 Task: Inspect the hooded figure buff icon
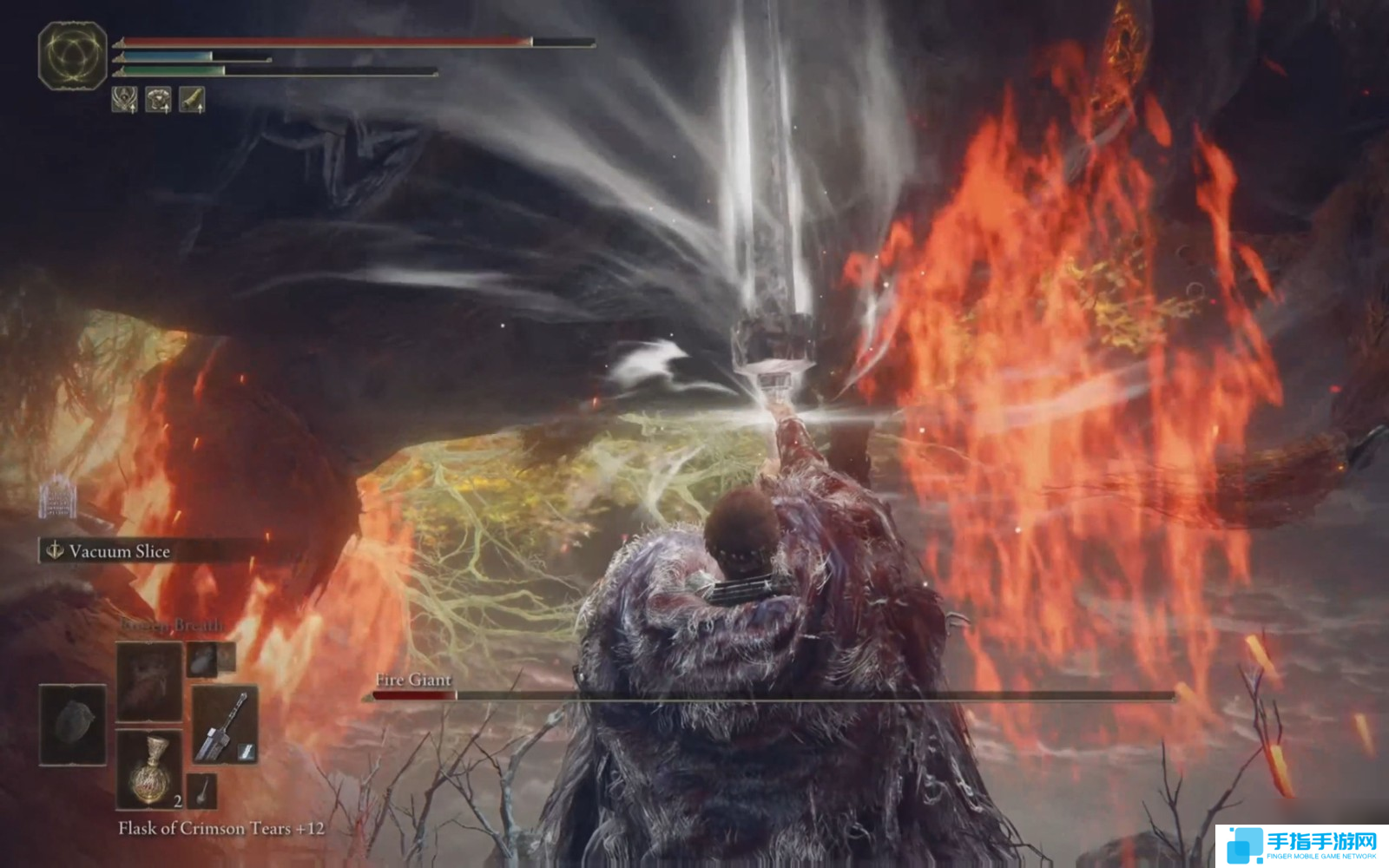point(125,100)
